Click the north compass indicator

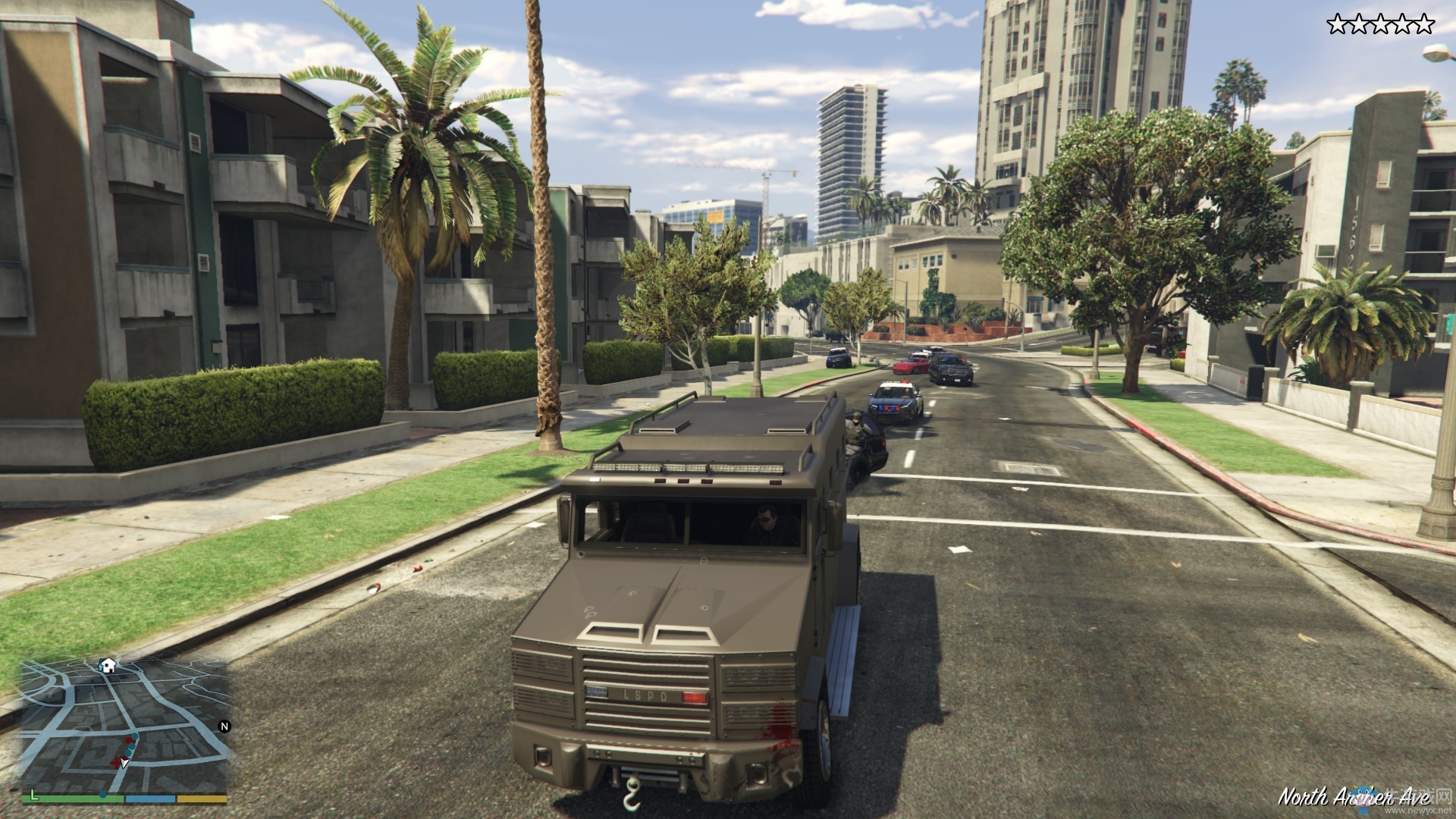[x=224, y=726]
